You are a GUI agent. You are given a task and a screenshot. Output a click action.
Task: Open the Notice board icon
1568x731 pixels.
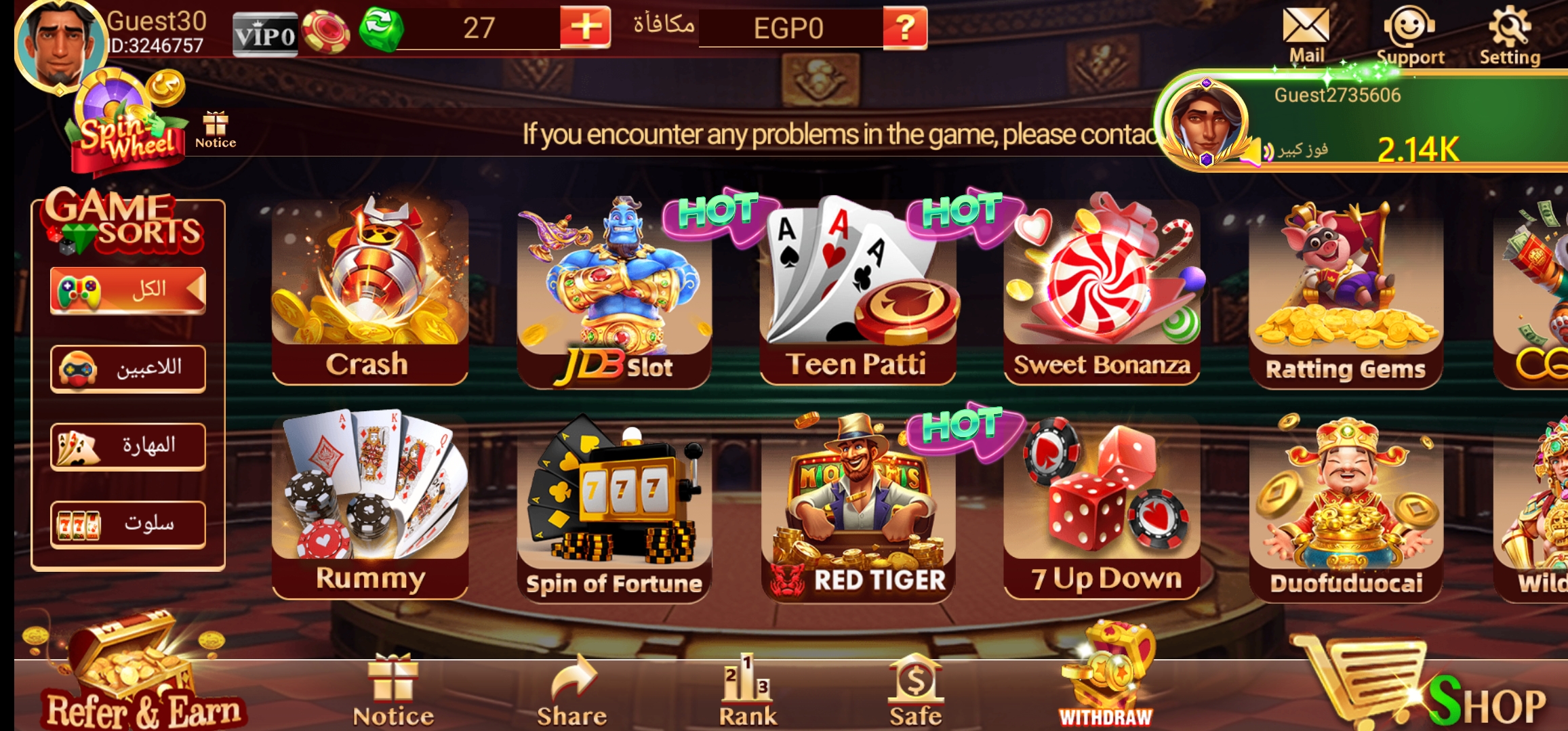click(x=215, y=125)
